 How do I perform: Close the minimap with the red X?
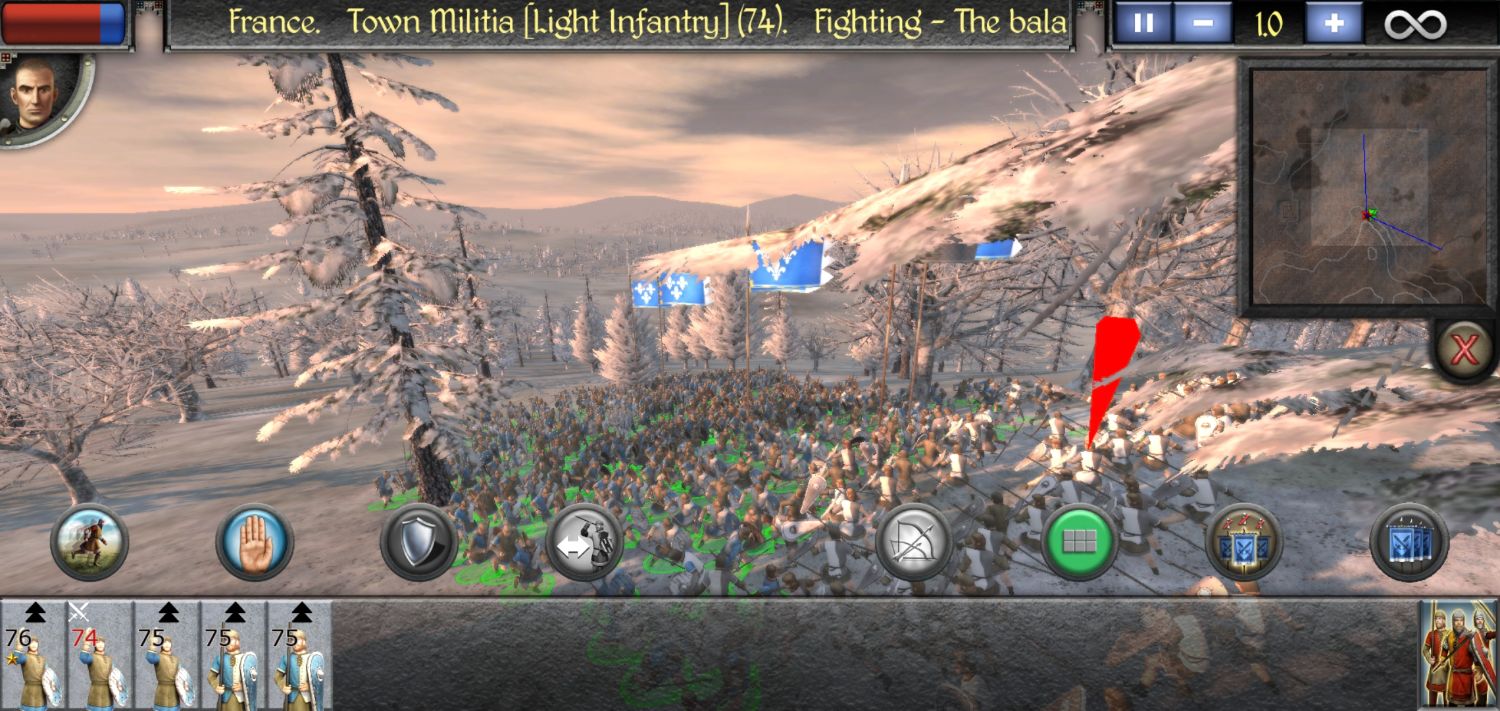(x=1465, y=351)
